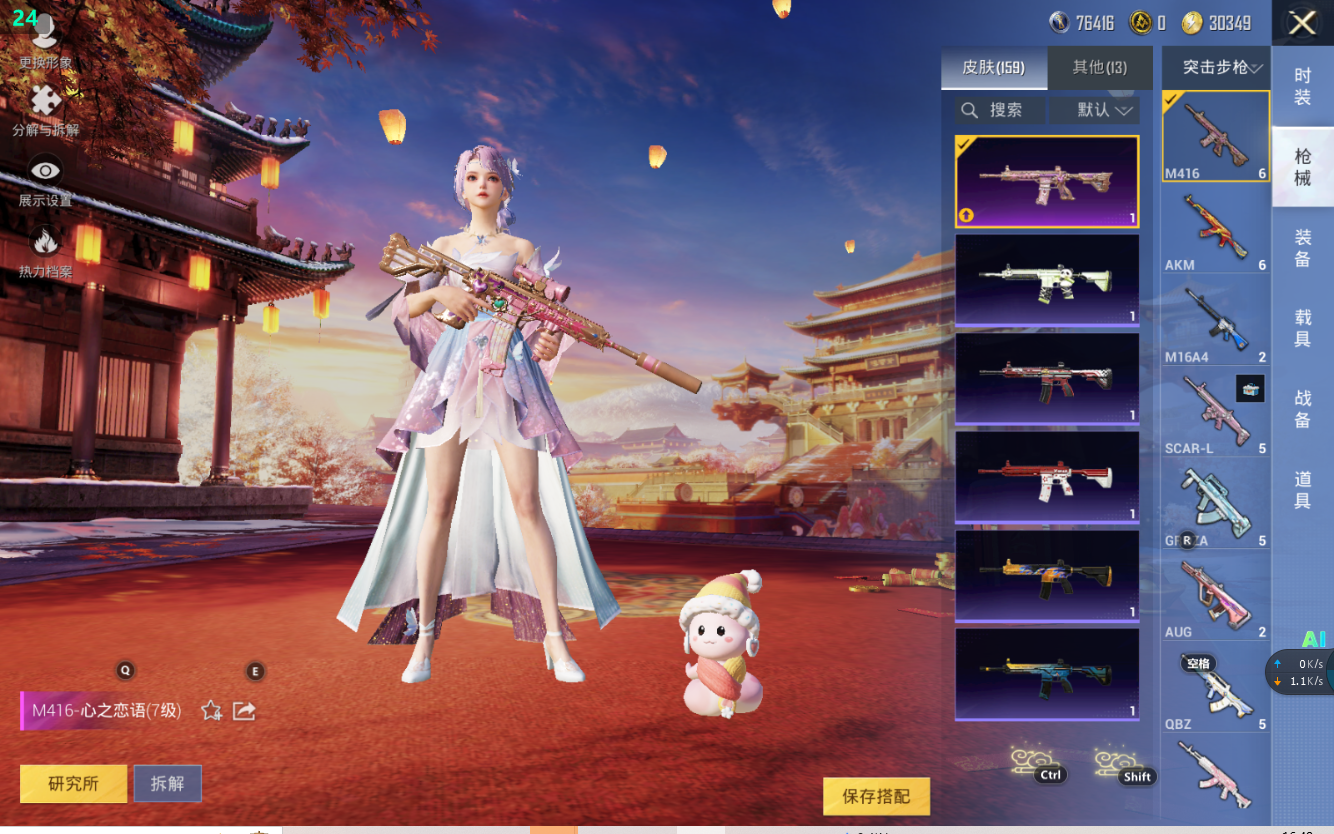1334x834 pixels.
Task: Select the white M416 skin
Action: [1047, 280]
